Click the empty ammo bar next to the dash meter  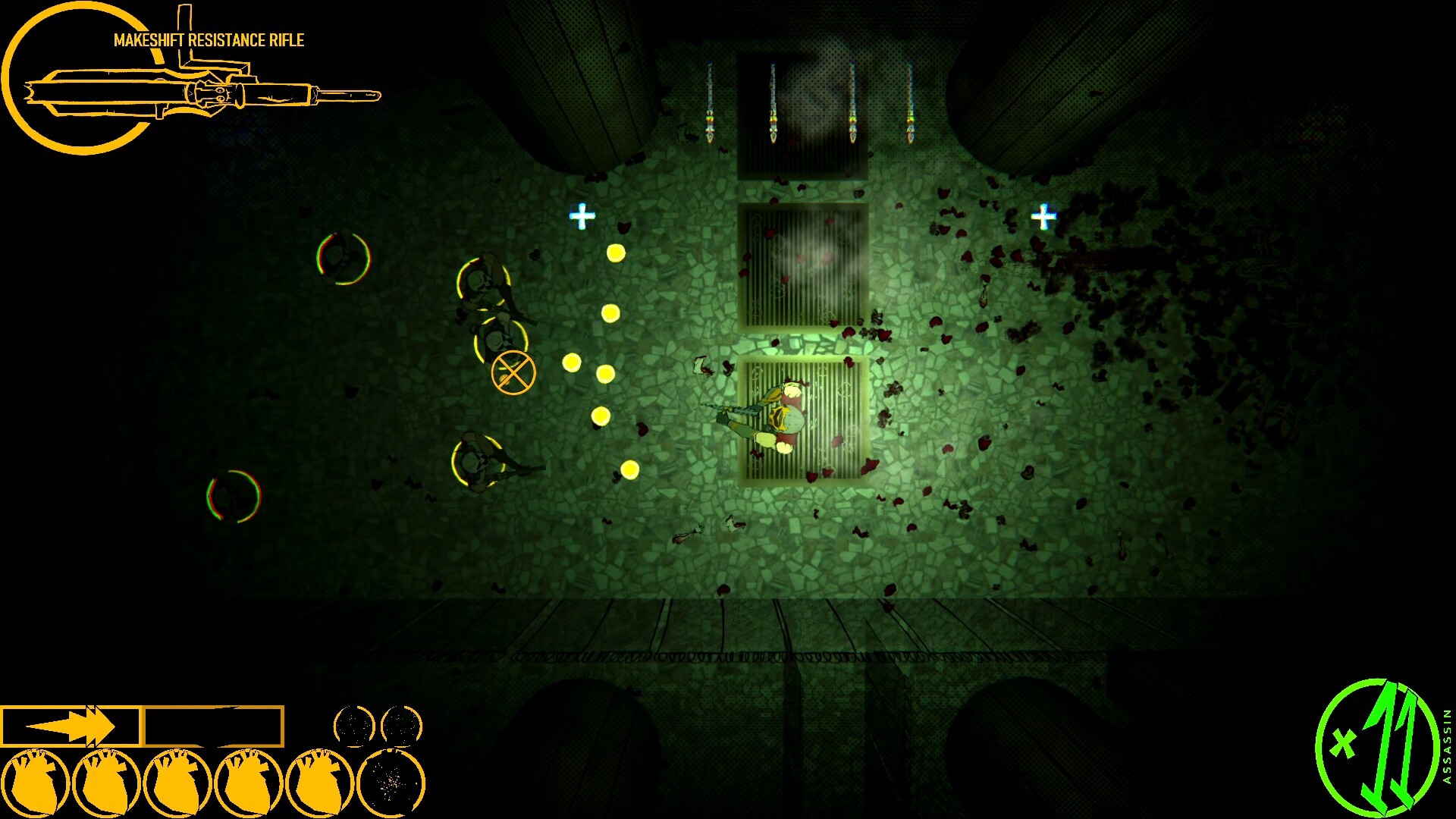click(215, 724)
